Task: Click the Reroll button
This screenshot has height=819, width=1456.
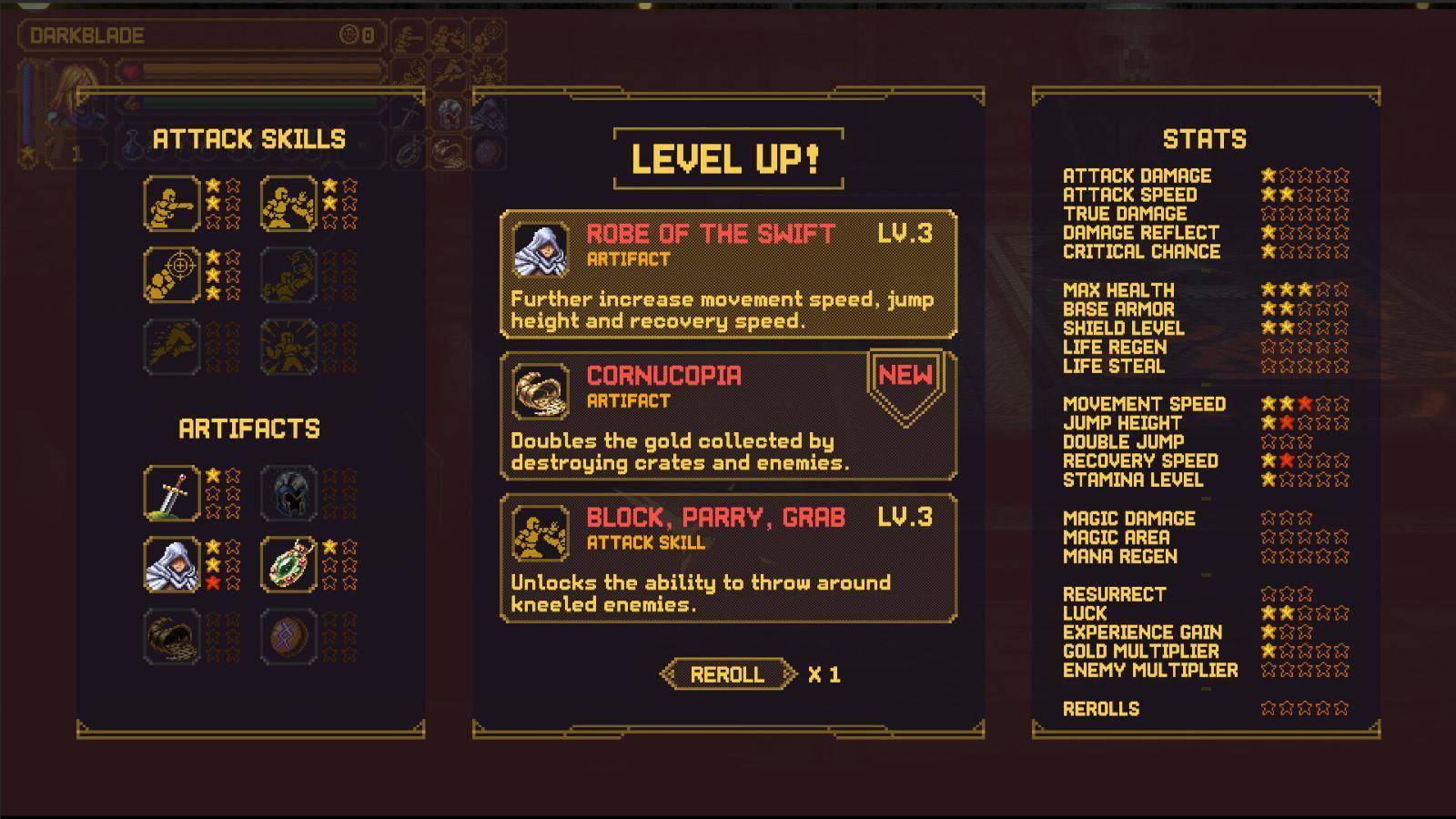Action: pos(727,674)
